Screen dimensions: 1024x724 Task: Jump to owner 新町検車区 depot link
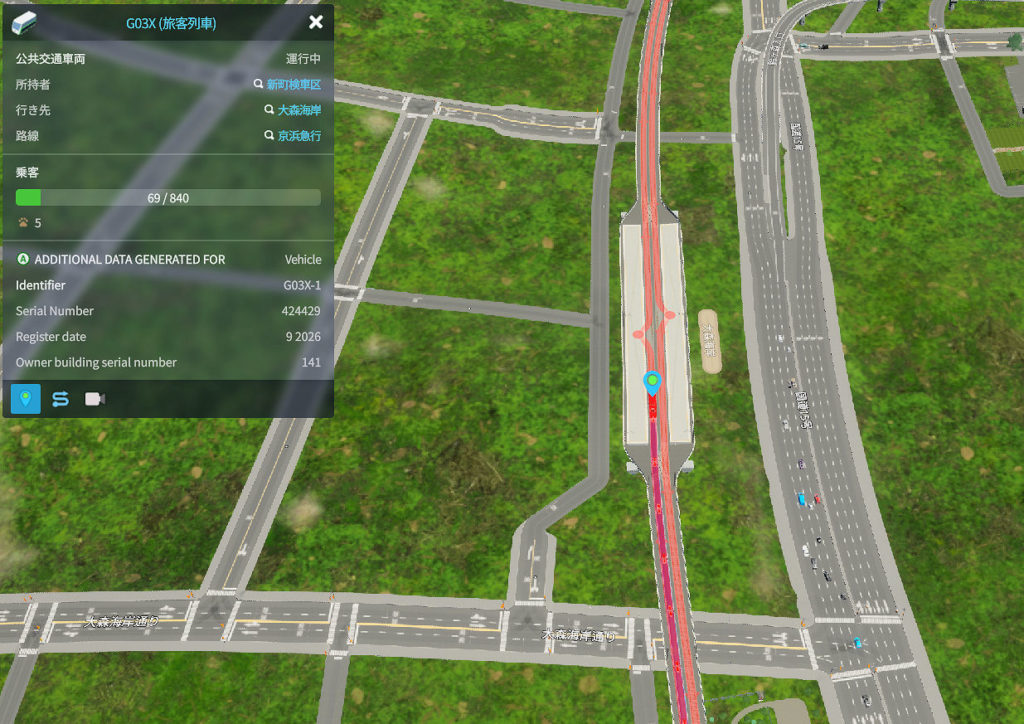tap(293, 85)
